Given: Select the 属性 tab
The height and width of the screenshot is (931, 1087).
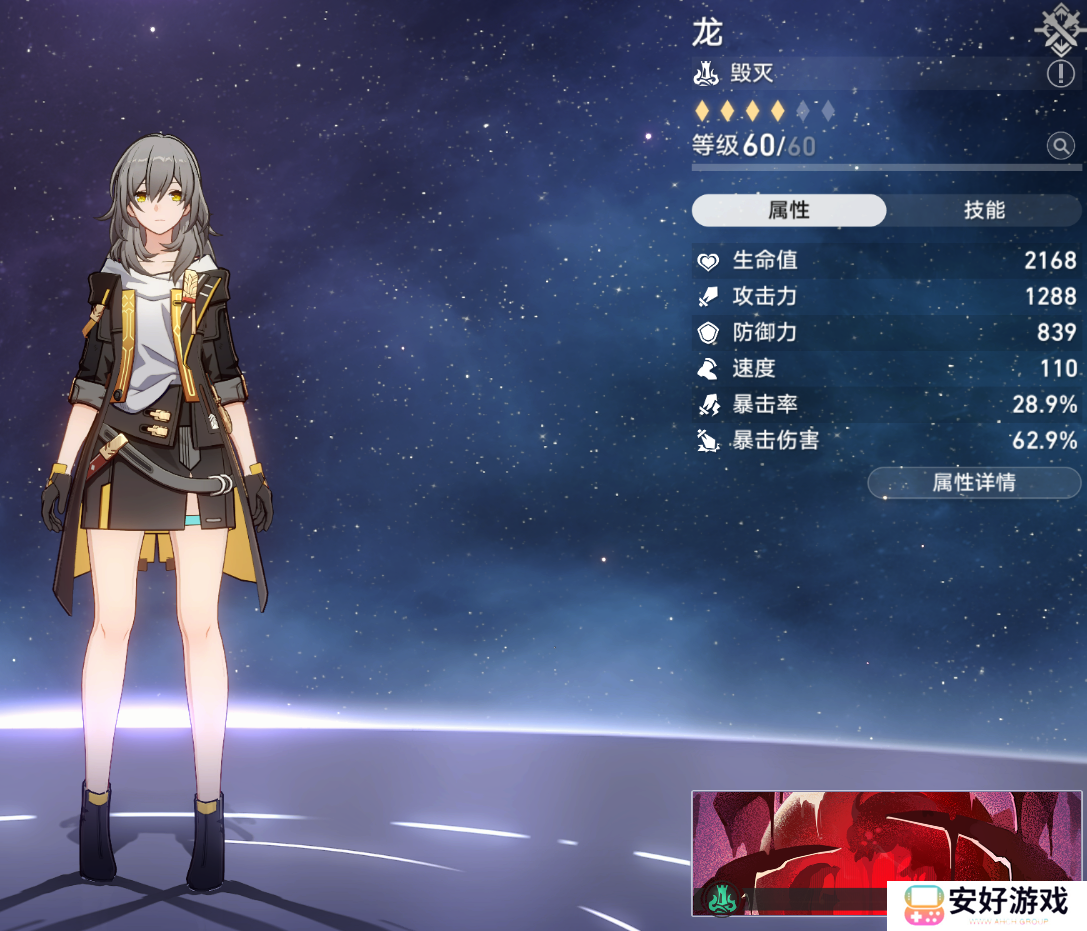Looking at the screenshot, I should coord(789,210).
